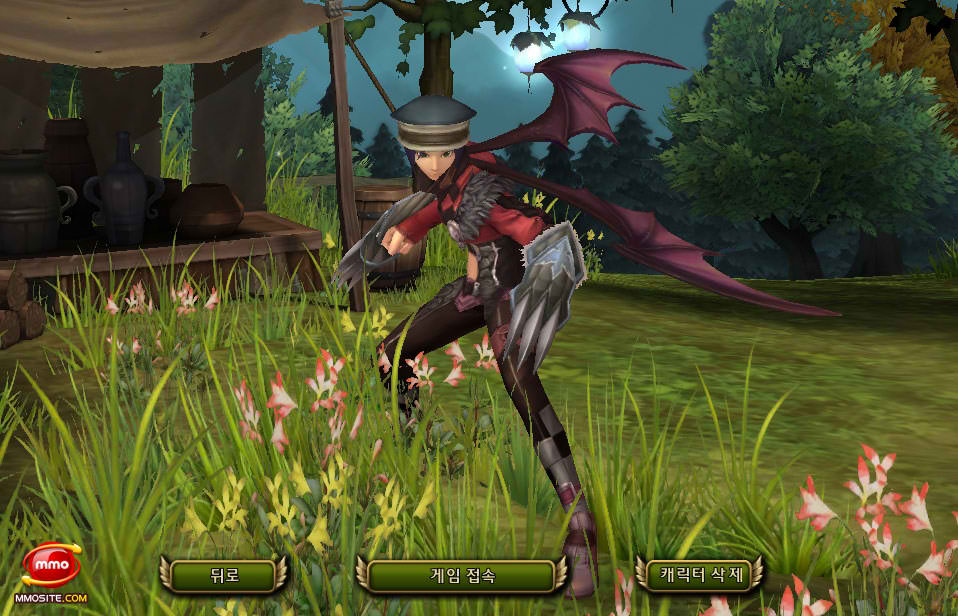Start the game with 게임 접속 button
Image resolution: width=958 pixels, height=616 pixels.
(460, 575)
